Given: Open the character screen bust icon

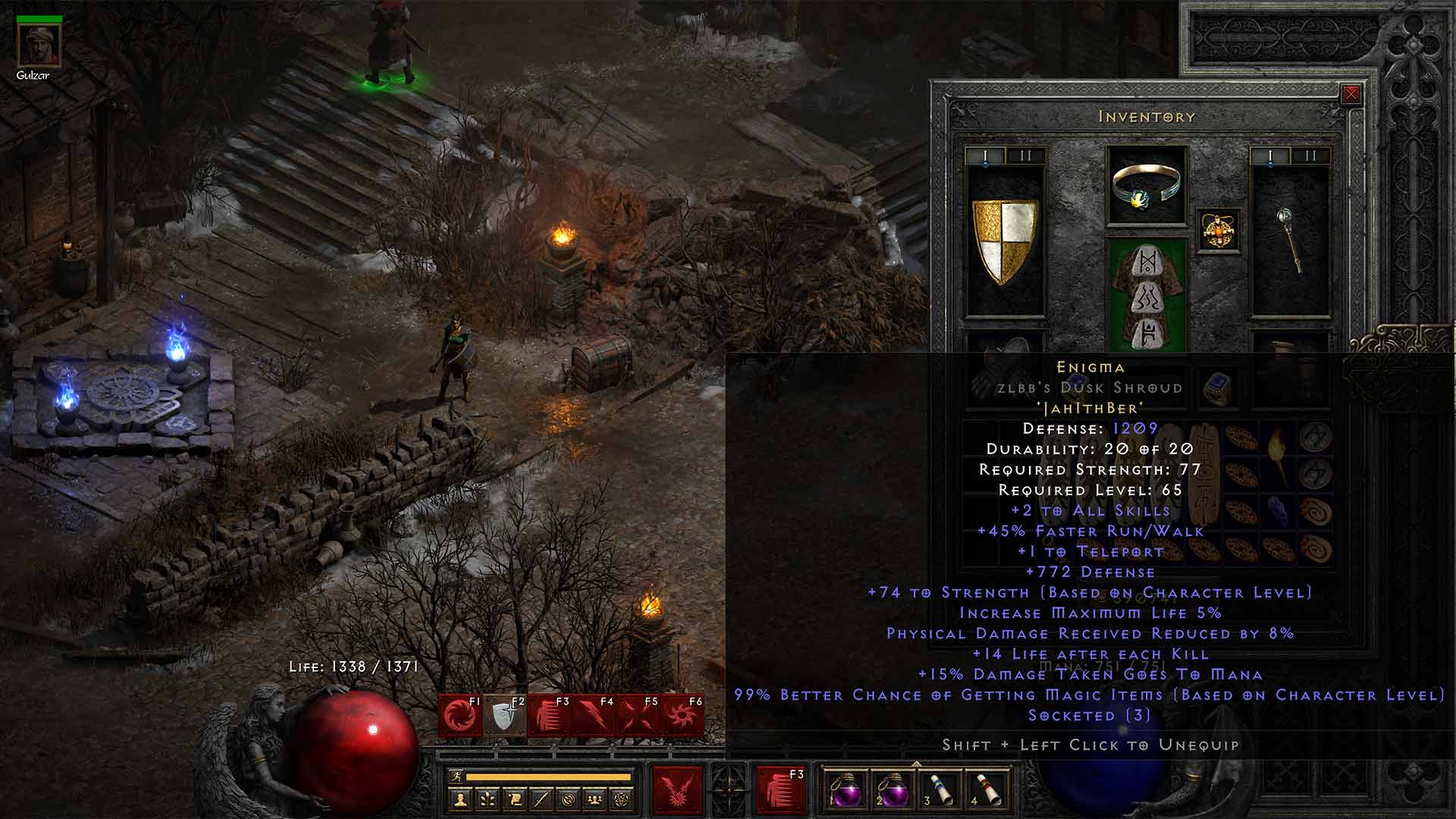Looking at the screenshot, I should pyautogui.click(x=459, y=799).
